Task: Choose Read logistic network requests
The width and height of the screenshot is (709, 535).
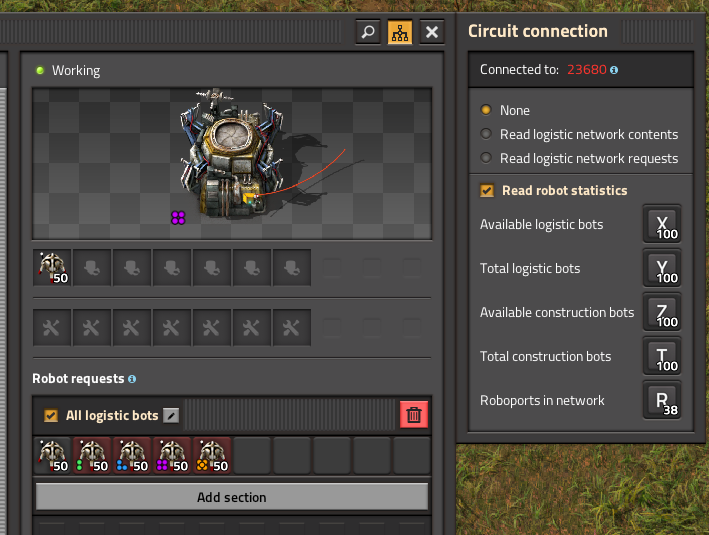Action: coord(487,158)
